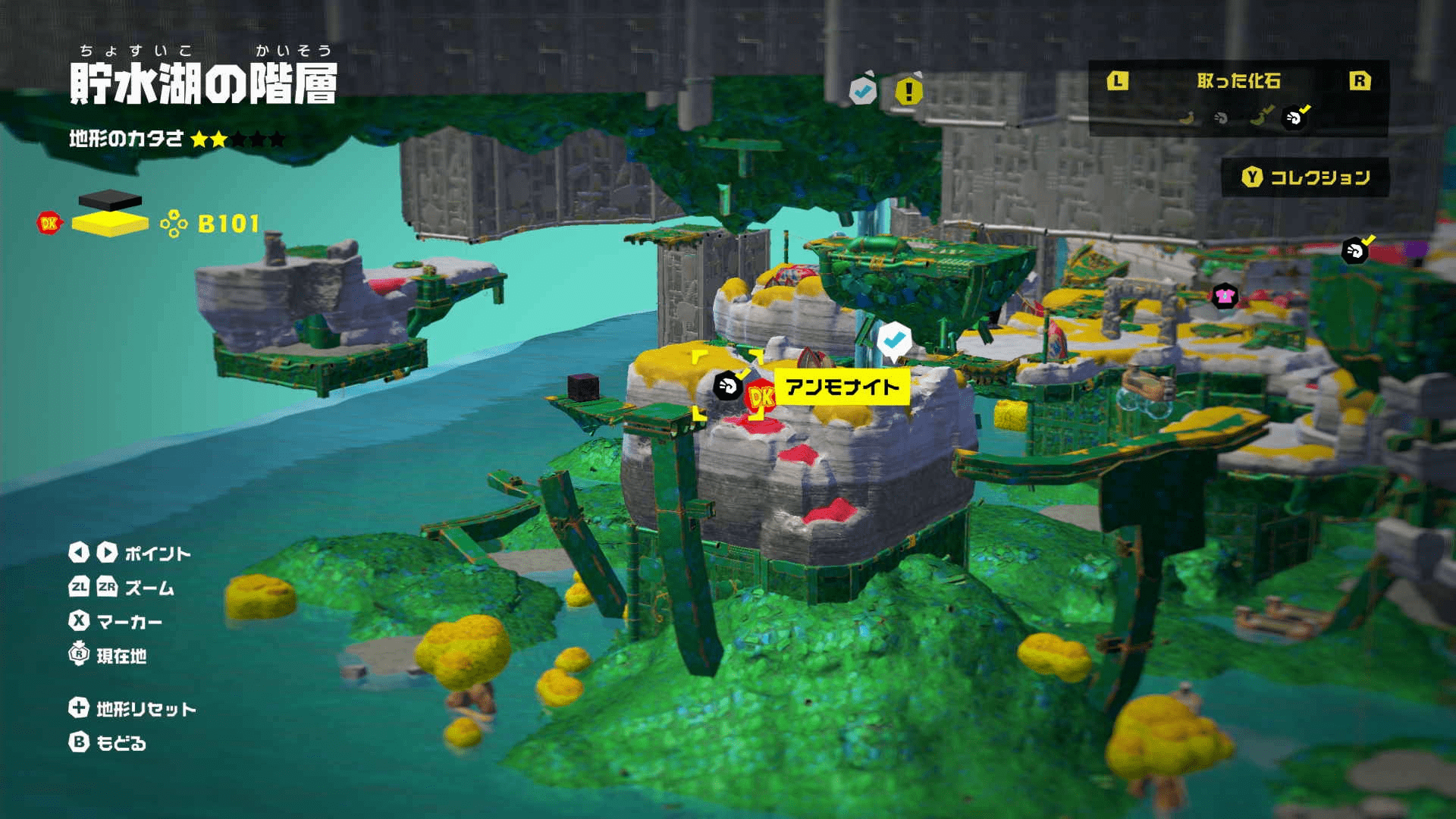1456x819 pixels.
Task: Select the uncollected fossil filter icon
Action: pos(1221,118)
